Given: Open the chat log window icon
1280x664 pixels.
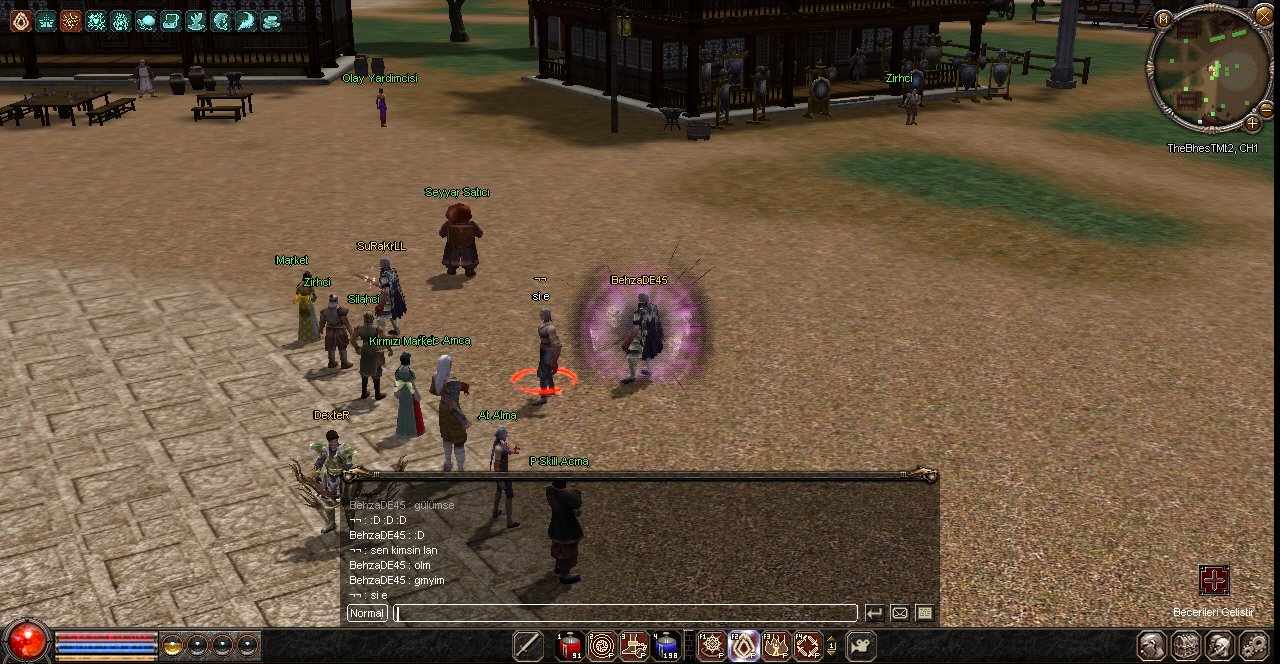Looking at the screenshot, I should coord(924,613).
